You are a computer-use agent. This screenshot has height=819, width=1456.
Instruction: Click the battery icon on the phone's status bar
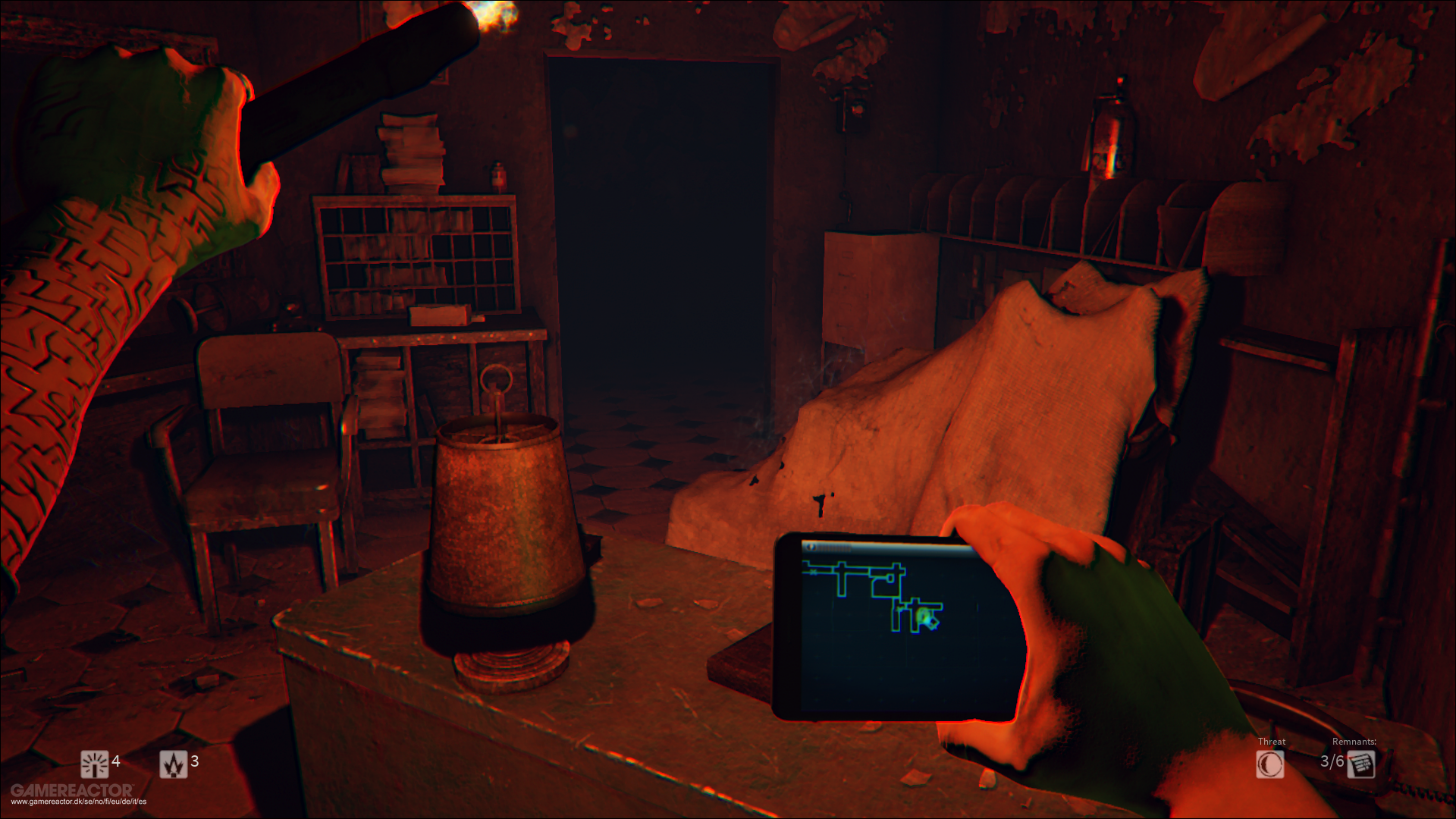pyautogui.click(x=811, y=546)
